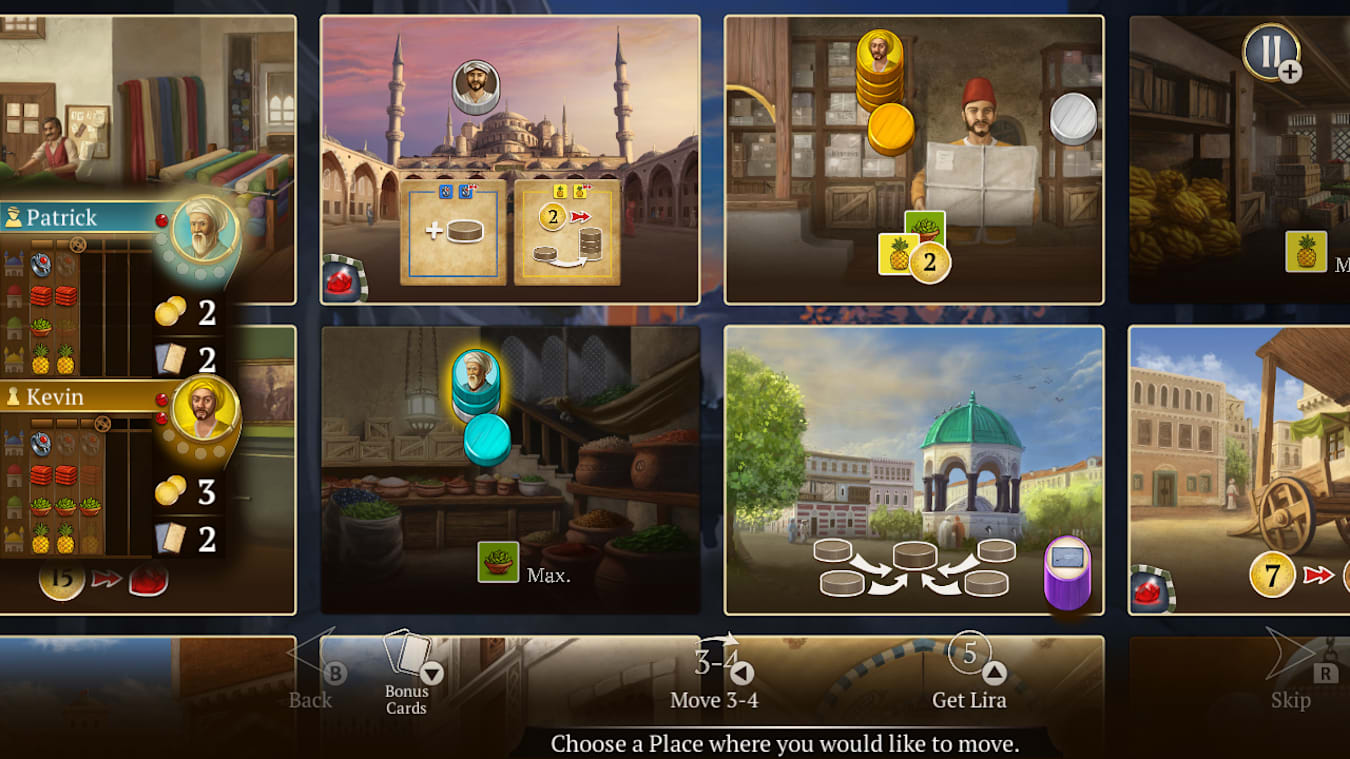Select Kevin's player panel header

pyautogui.click(x=70, y=397)
